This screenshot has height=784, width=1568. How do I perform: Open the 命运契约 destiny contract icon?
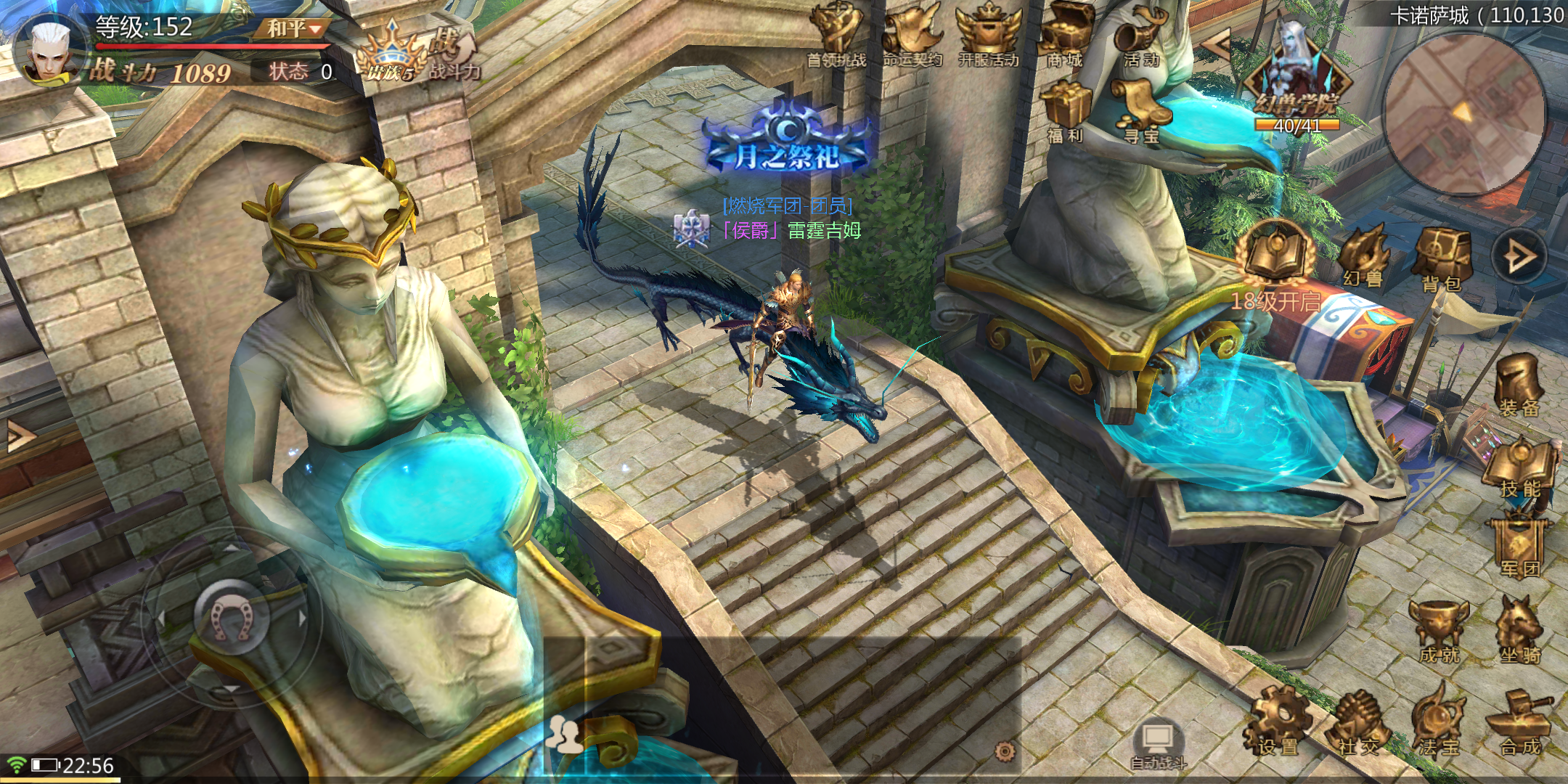pos(912,35)
